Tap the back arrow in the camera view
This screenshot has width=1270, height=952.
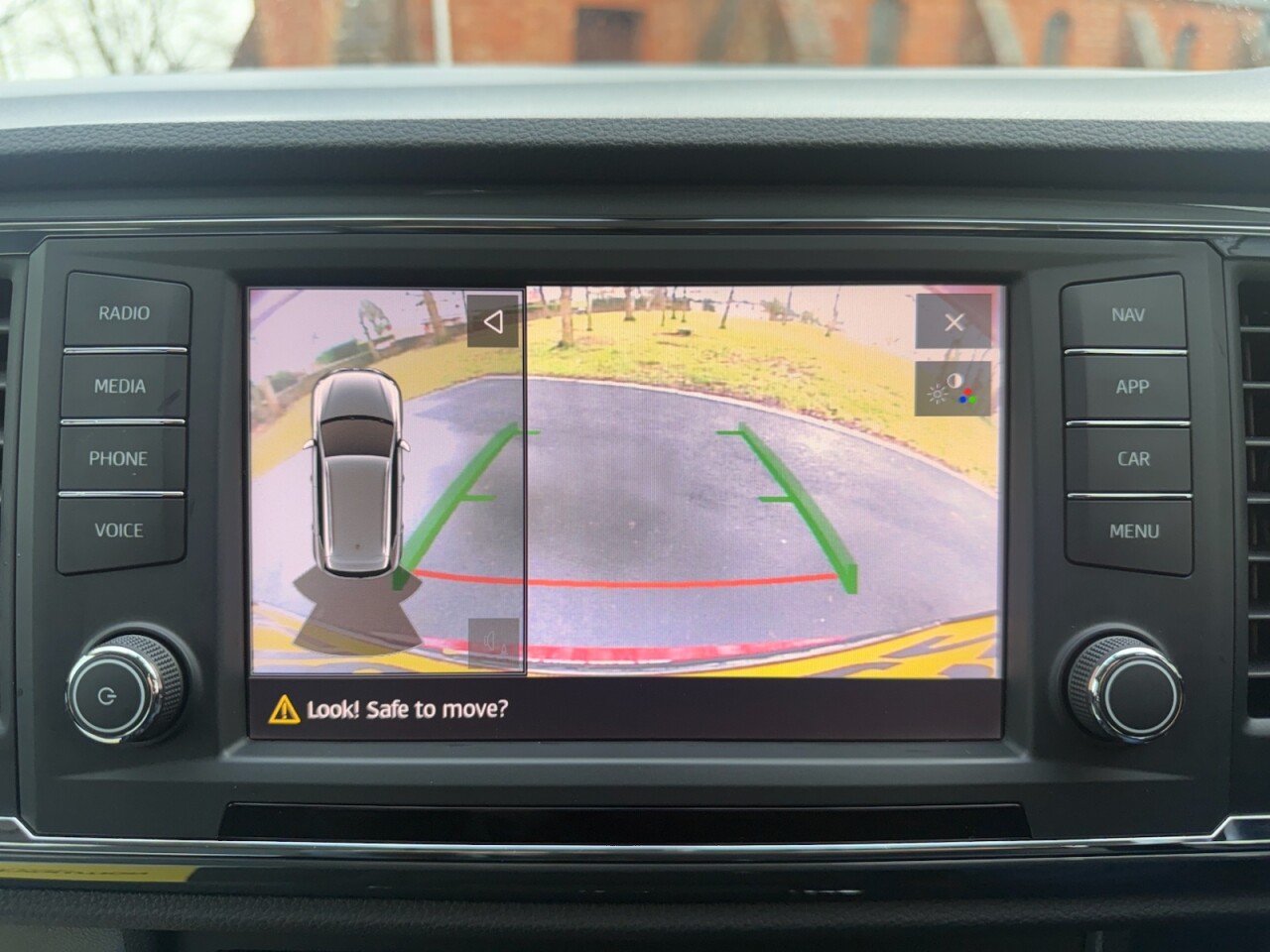493,319
